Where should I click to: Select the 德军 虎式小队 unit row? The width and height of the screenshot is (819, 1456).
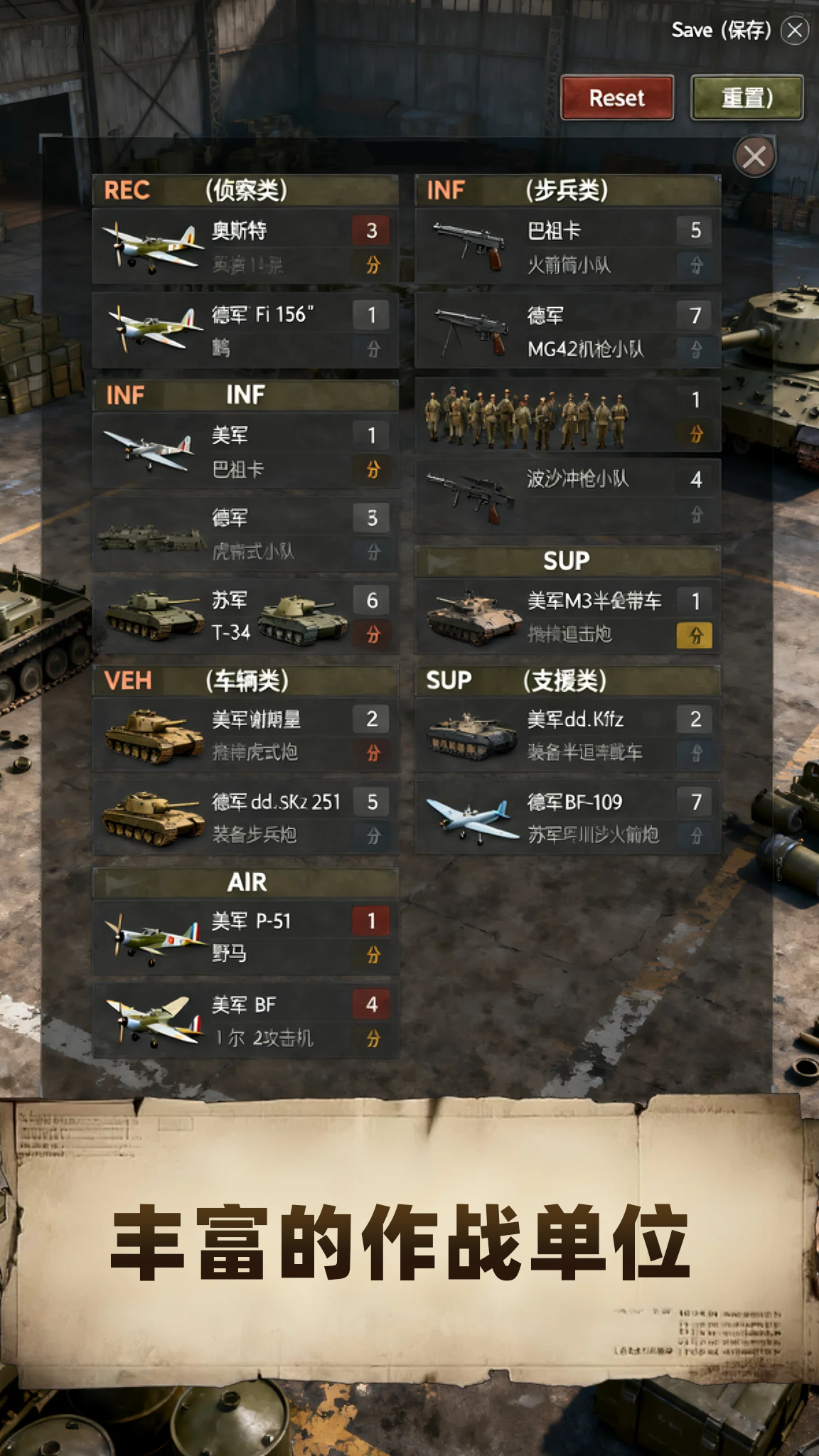[245, 534]
